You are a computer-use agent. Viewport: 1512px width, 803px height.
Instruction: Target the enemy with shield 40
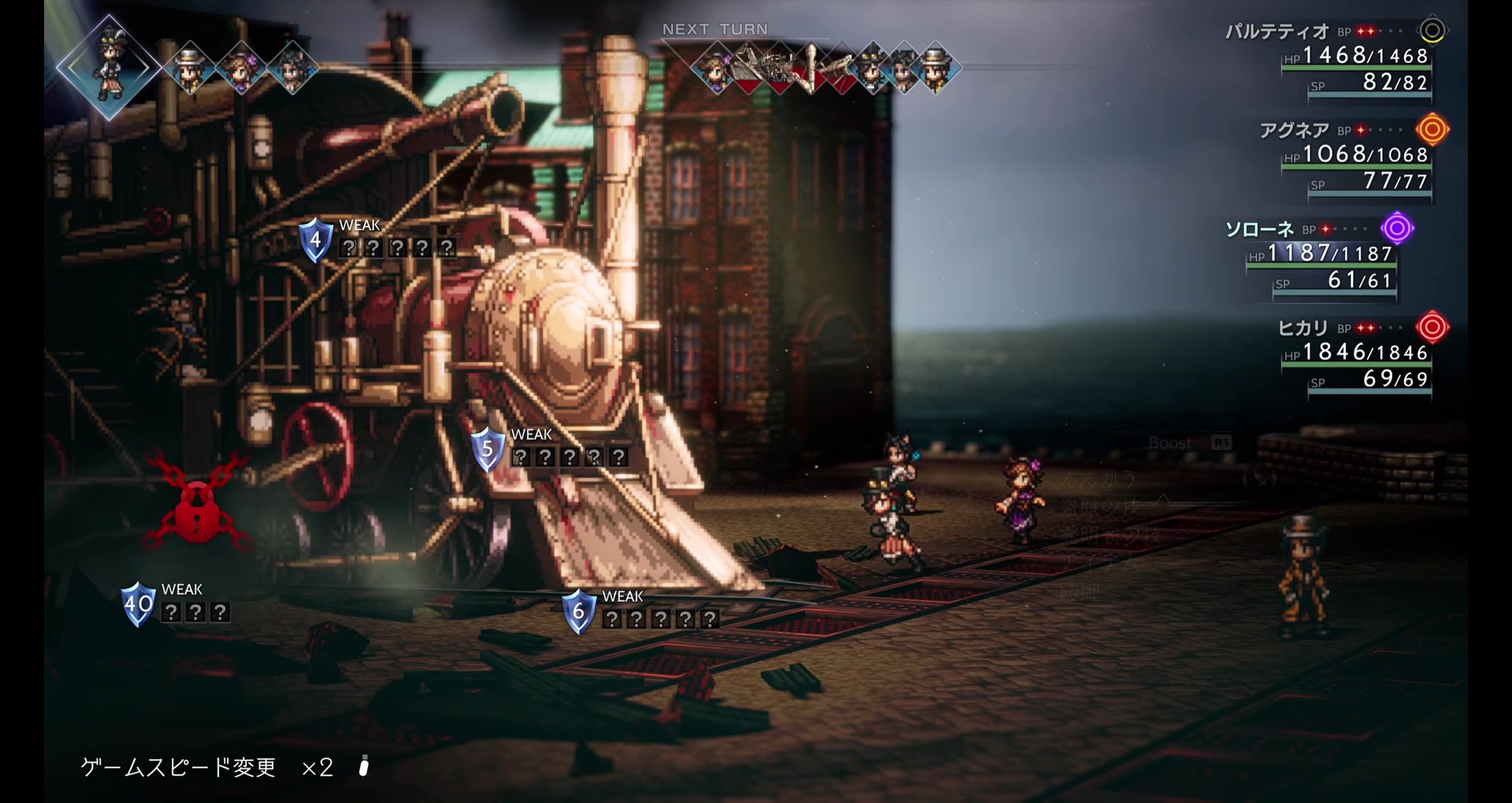click(x=139, y=604)
